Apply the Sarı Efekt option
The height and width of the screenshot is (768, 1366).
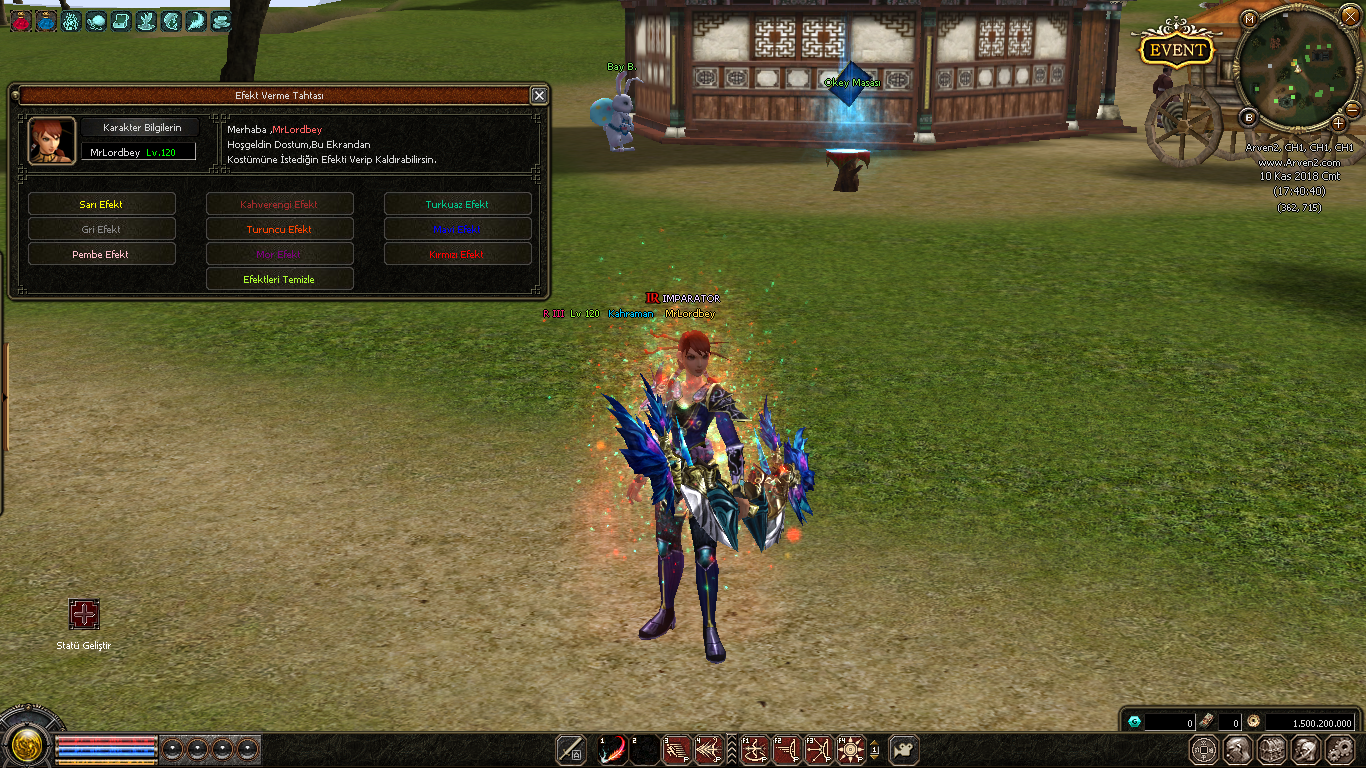click(x=102, y=204)
